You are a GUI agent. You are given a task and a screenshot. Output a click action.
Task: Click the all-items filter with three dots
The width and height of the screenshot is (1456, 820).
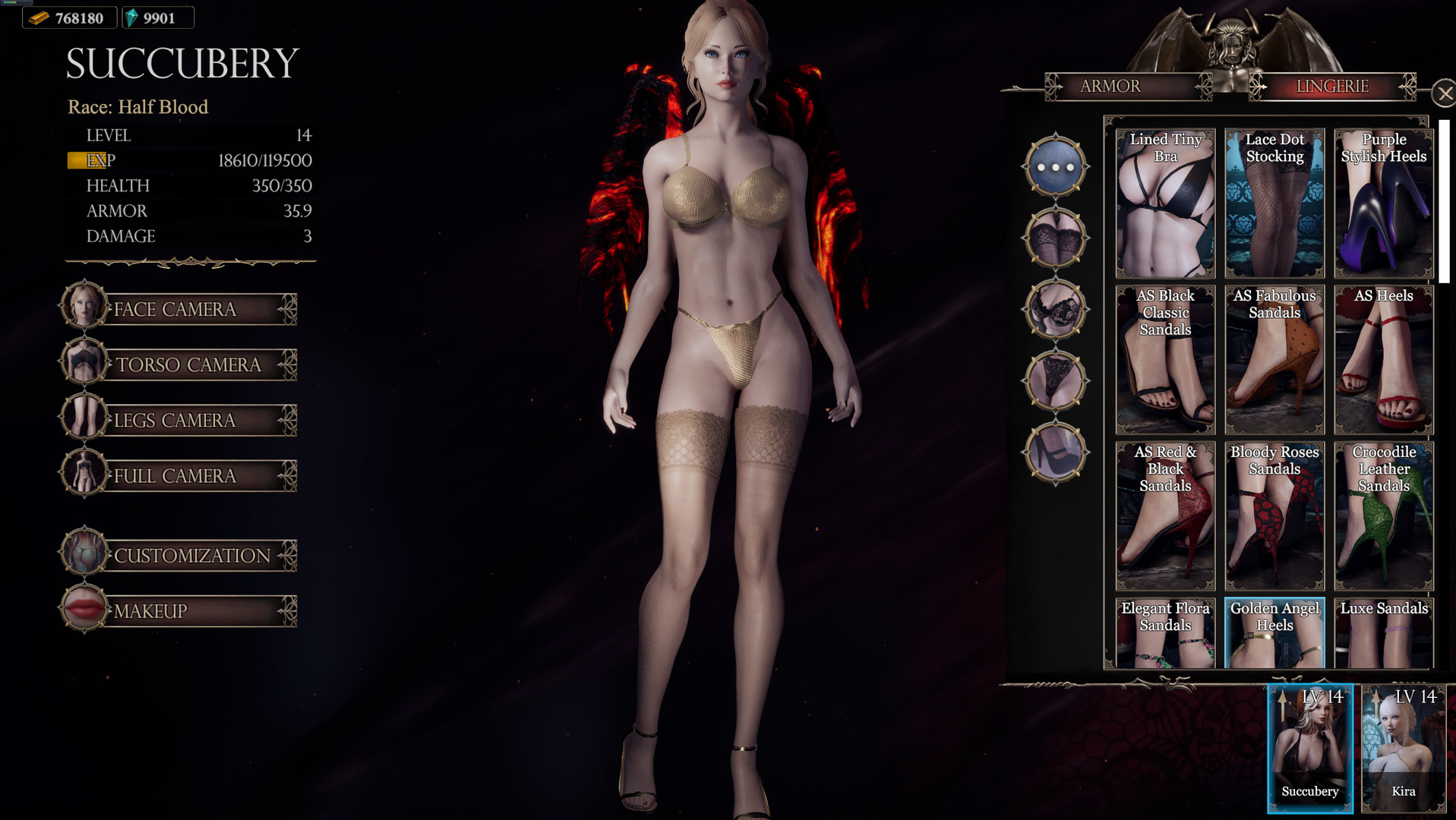pyautogui.click(x=1054, y=167)
